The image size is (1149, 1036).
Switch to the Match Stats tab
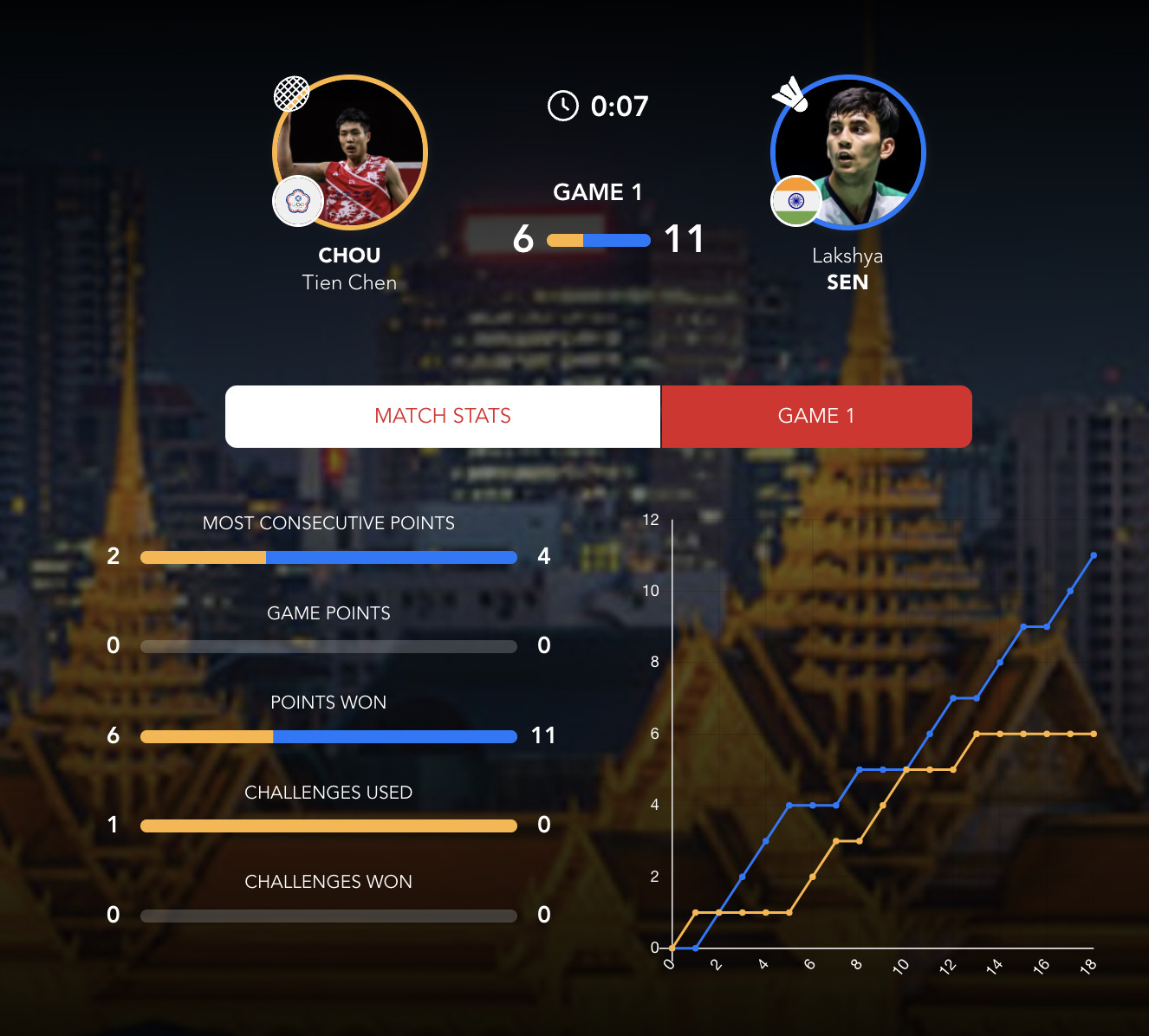pos(443,417)
